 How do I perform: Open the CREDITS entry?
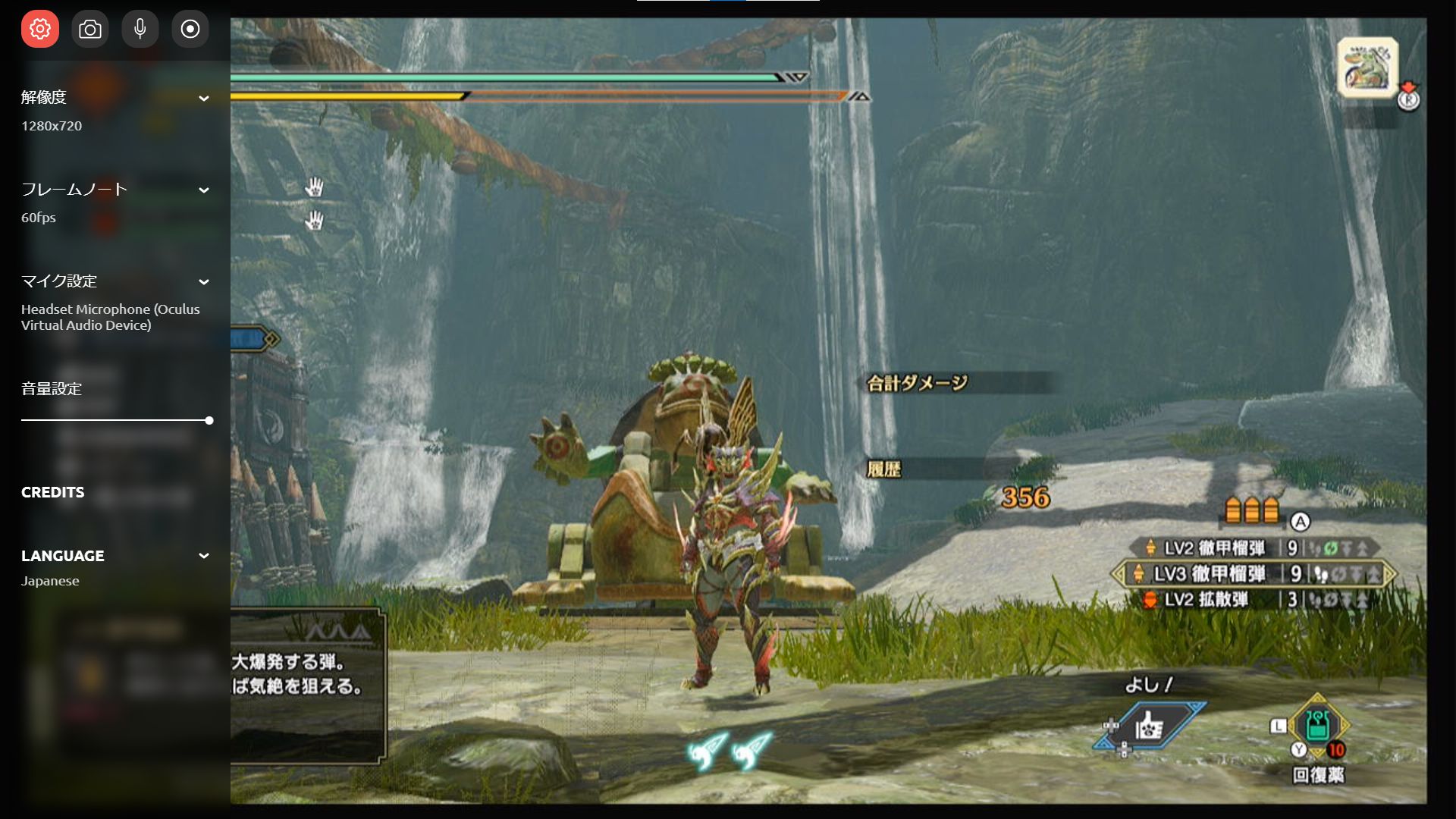click(53, 492)
